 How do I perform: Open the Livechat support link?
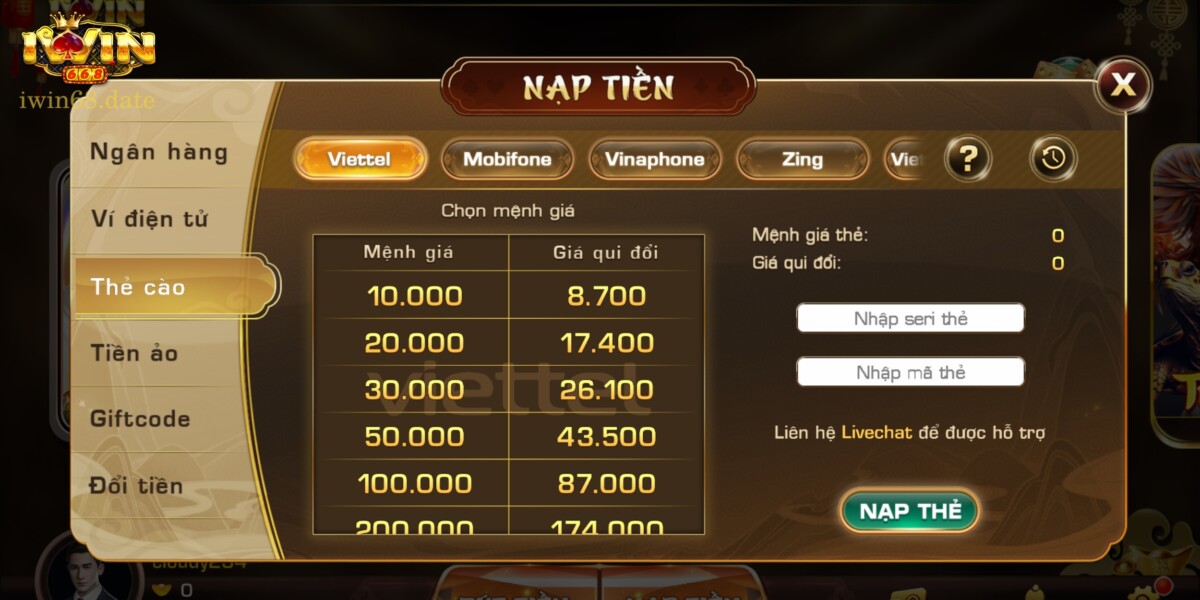(x=876, y=433)
